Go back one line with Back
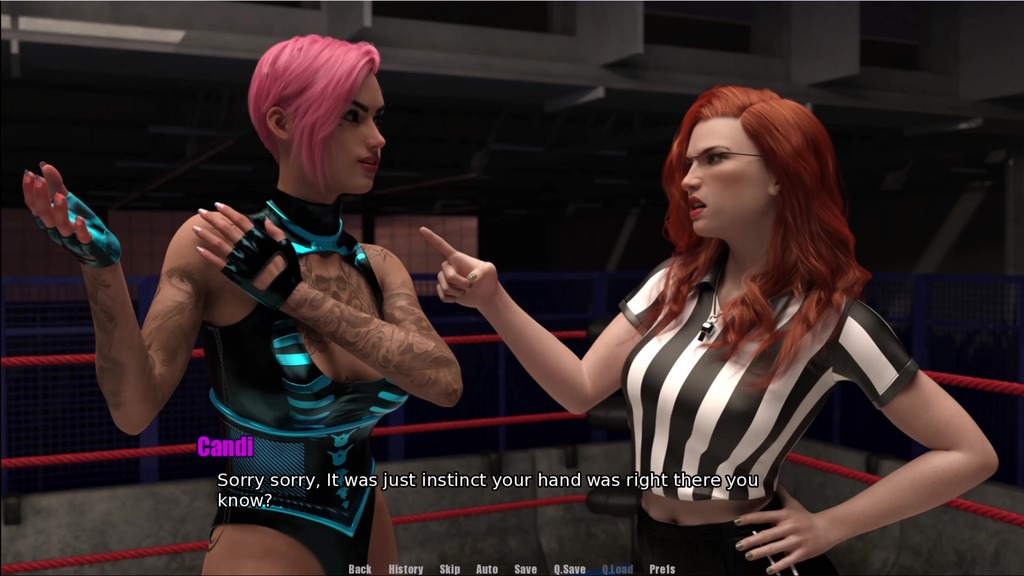This screenshot has width=1024, height=576. [x=360, y=569]
